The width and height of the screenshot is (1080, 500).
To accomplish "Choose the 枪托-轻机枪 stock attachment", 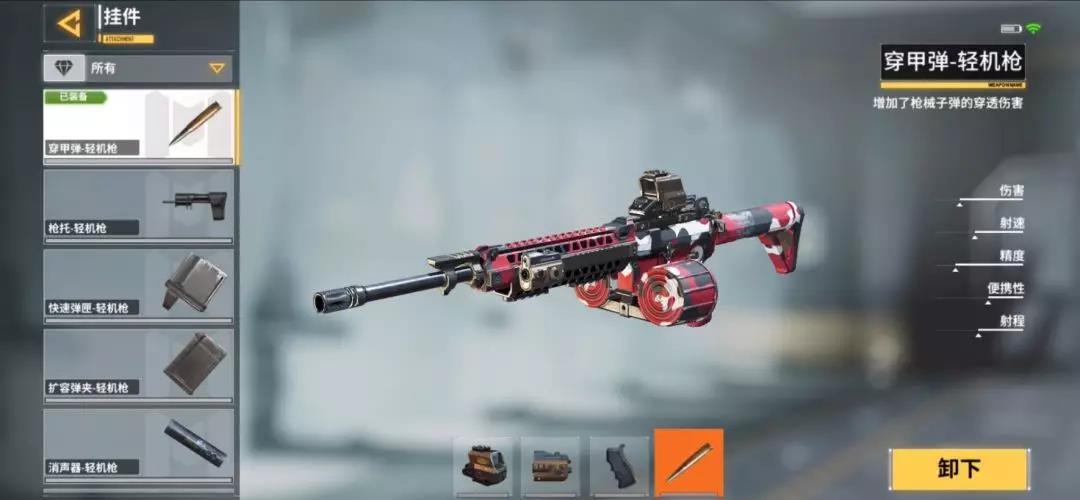I will [139, 205].
